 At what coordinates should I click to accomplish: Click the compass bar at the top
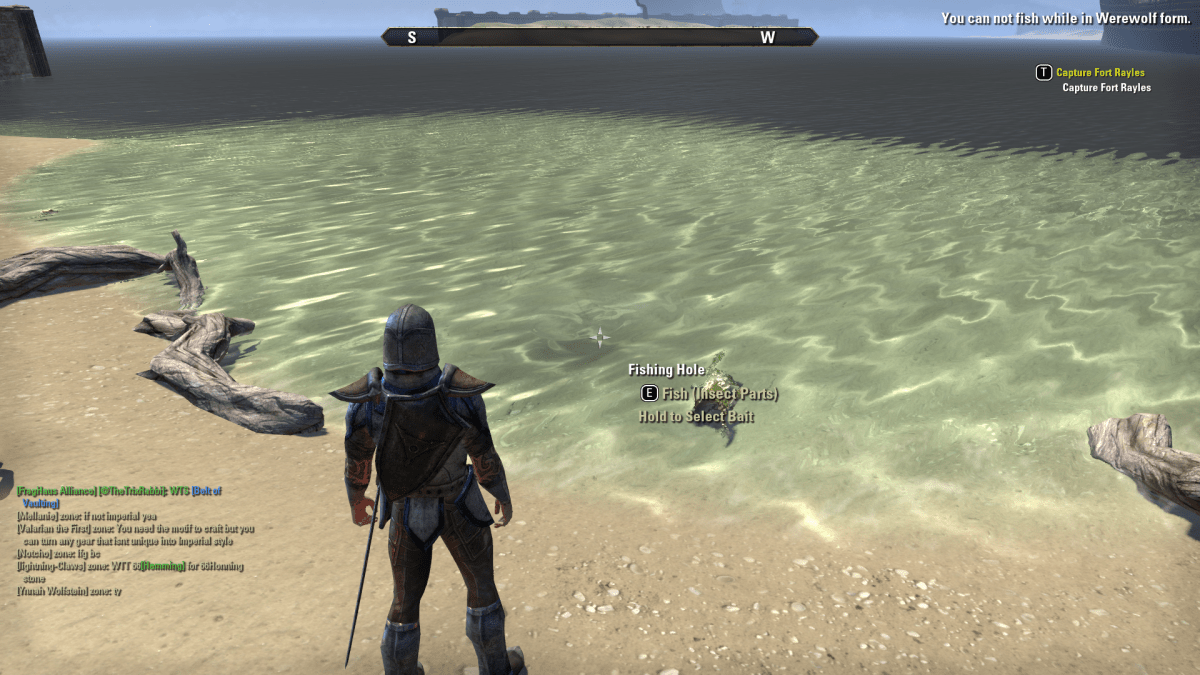599,37
